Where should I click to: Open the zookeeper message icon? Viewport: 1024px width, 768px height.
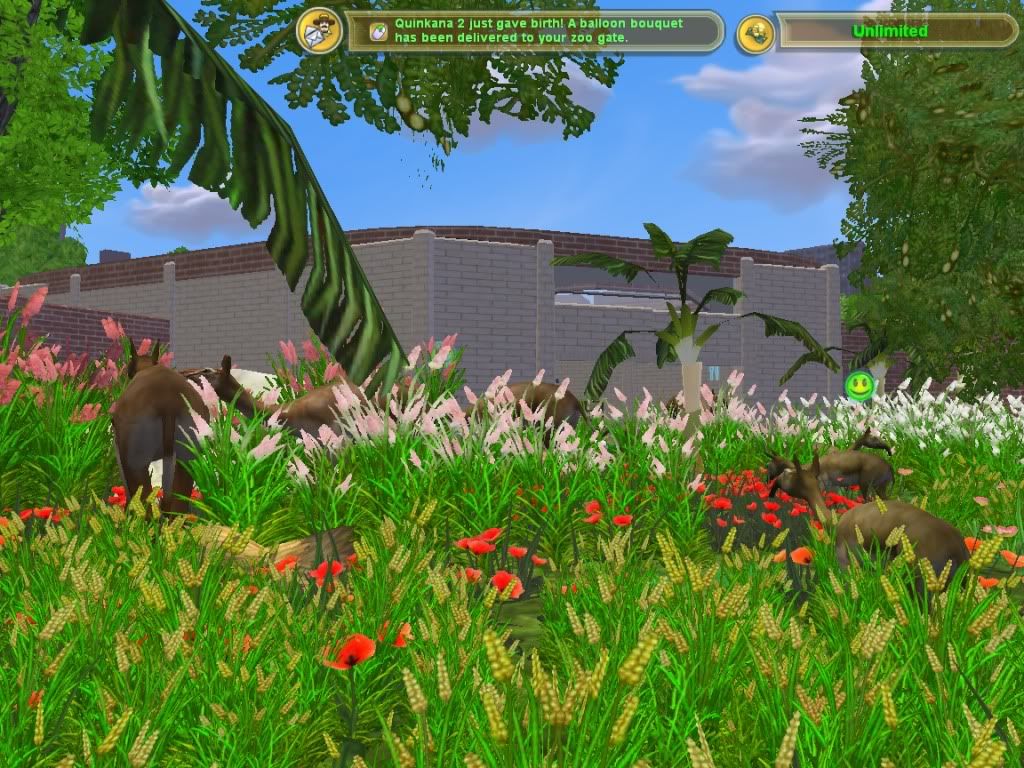320,31
